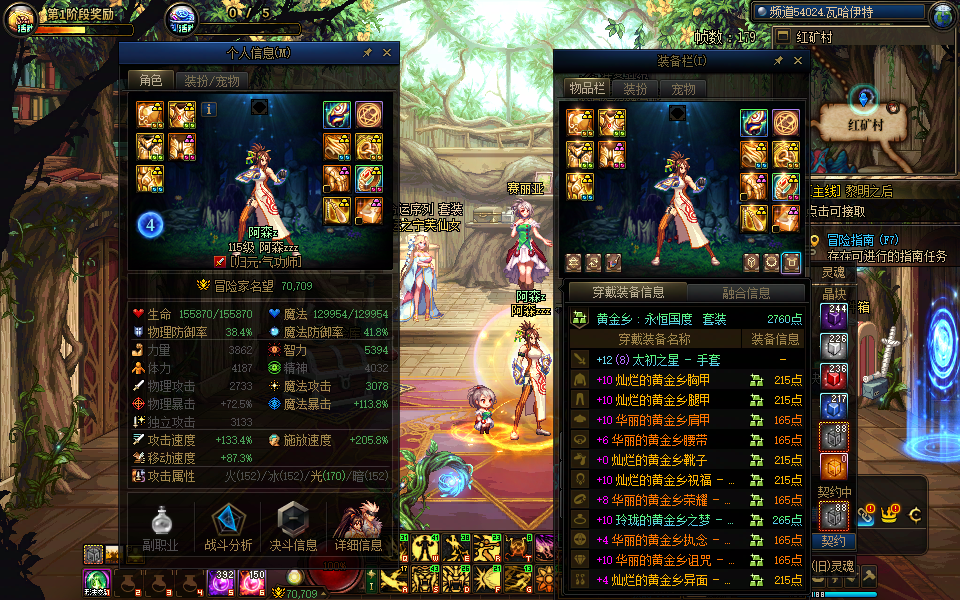Open the 第1阶段奖励 stage reward icon

(20, 18)
